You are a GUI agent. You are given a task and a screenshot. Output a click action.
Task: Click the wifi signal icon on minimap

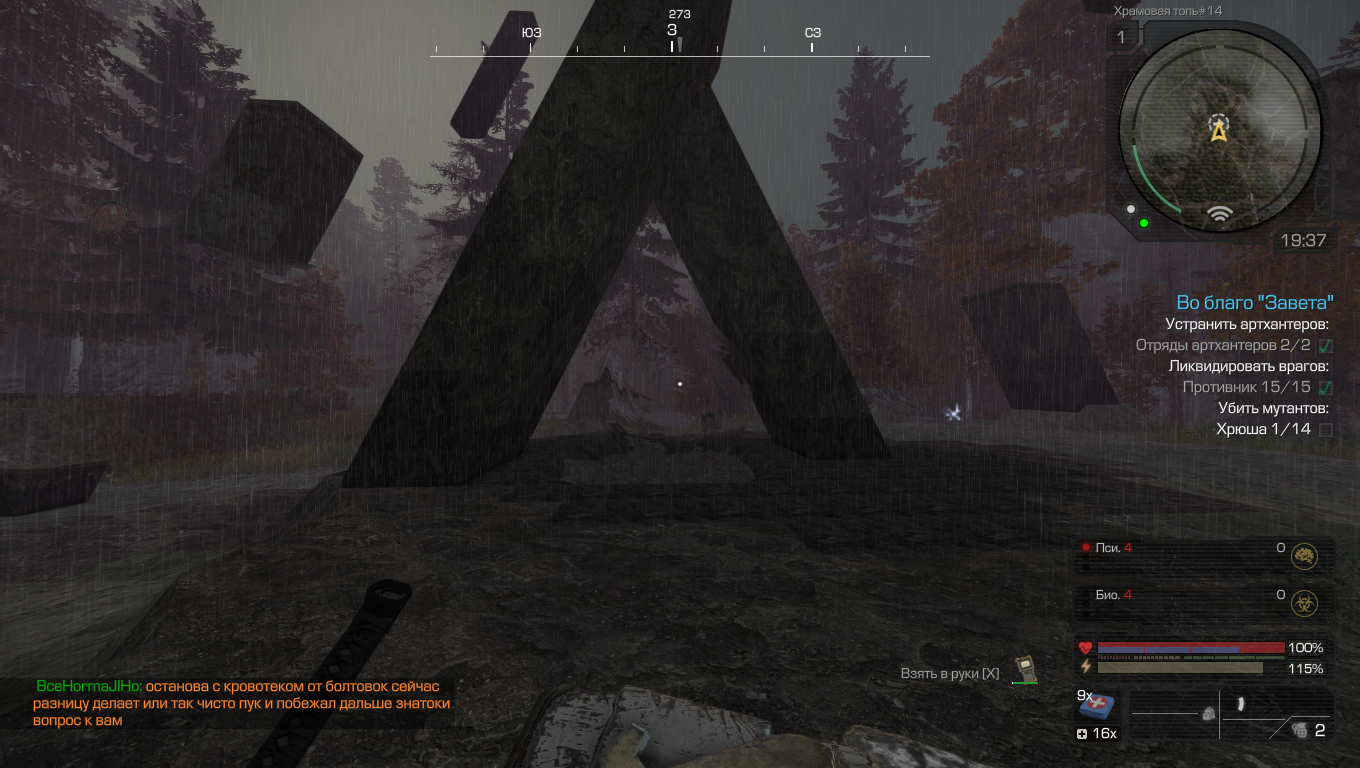1218,213
